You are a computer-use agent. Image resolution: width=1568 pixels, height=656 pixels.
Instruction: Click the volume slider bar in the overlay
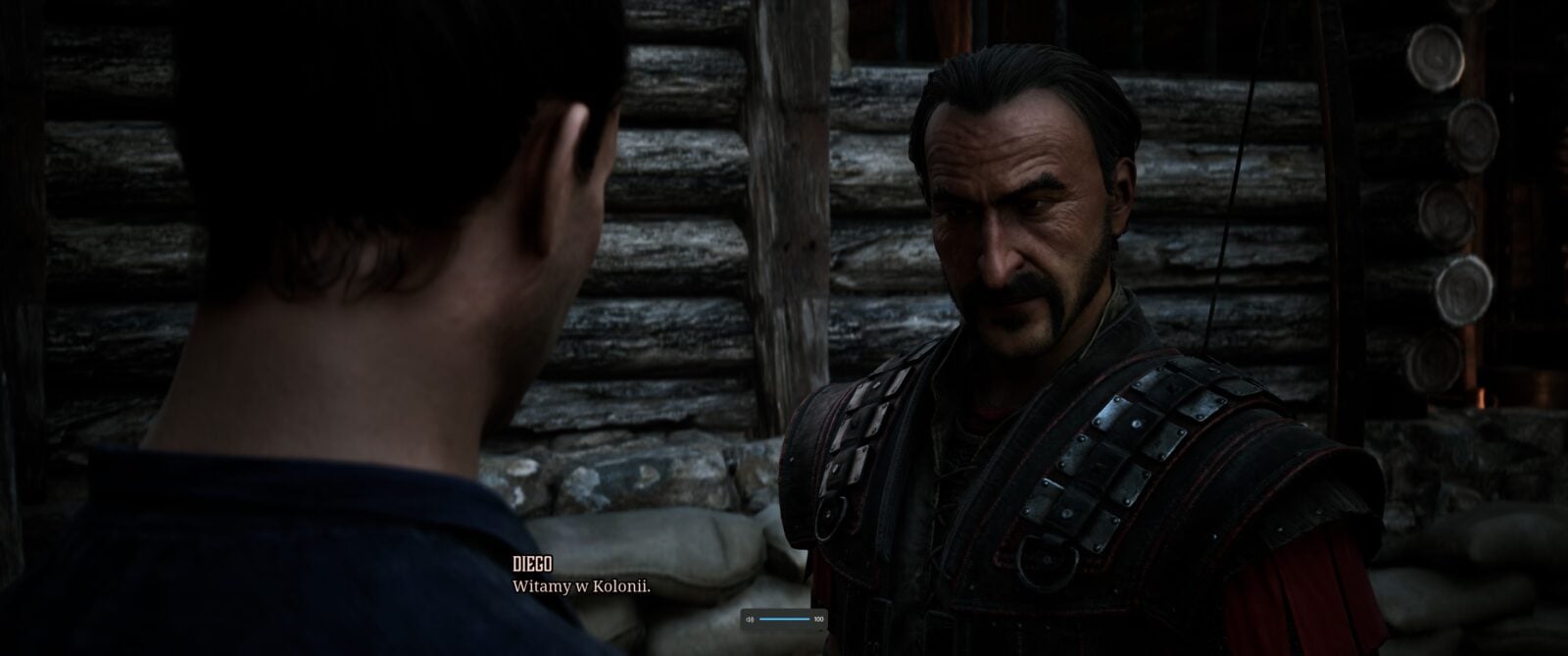coord(784,620)
